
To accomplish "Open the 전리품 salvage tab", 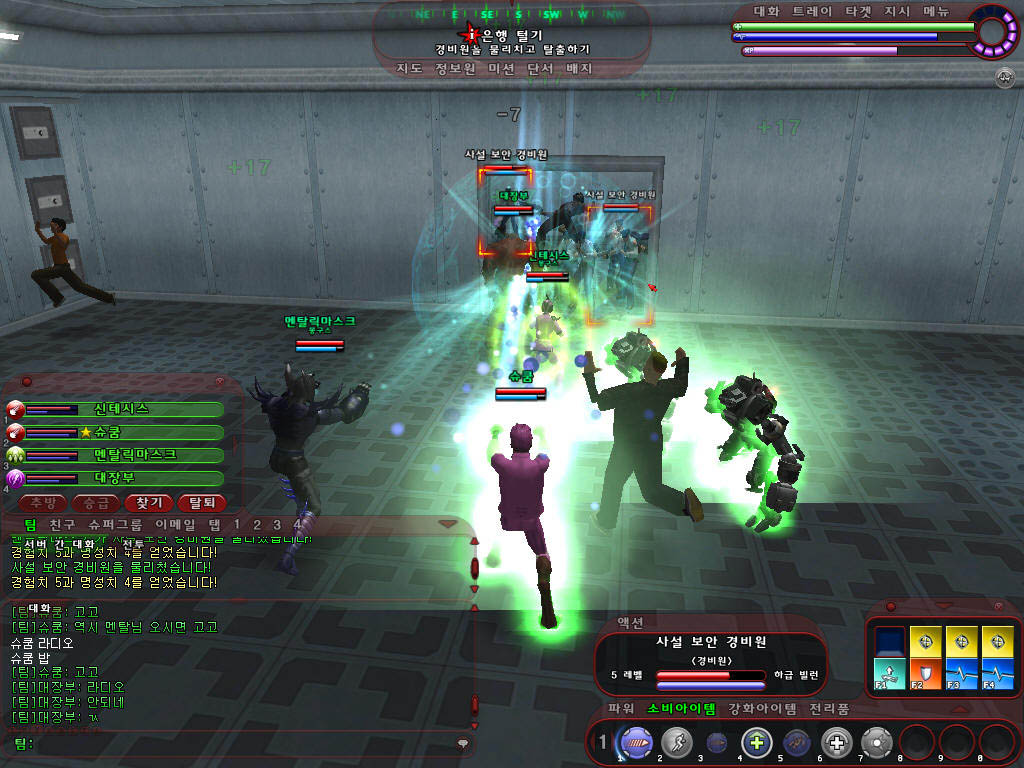I will point(829,709).
